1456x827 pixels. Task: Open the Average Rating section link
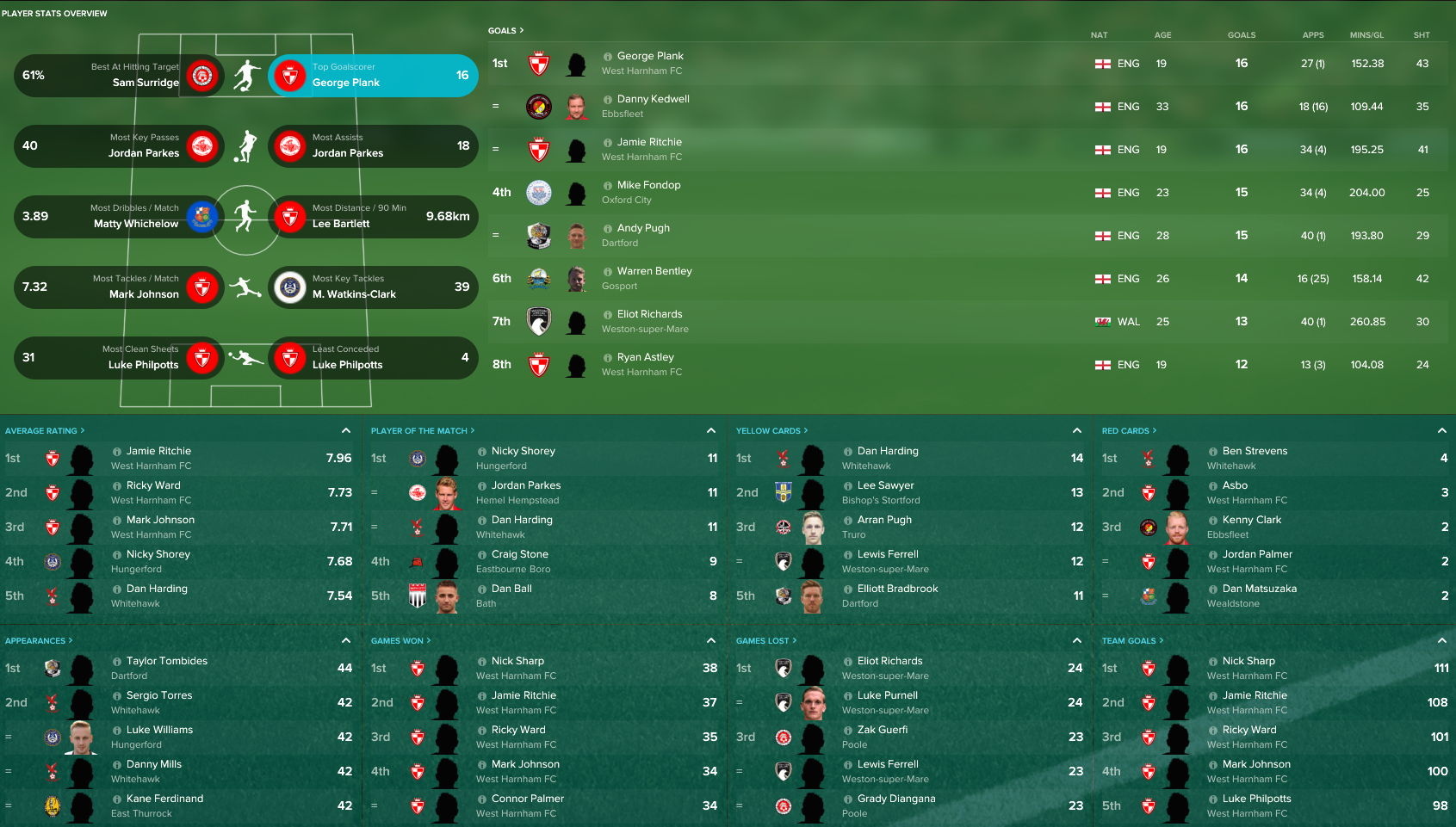(x=44, y=431)
